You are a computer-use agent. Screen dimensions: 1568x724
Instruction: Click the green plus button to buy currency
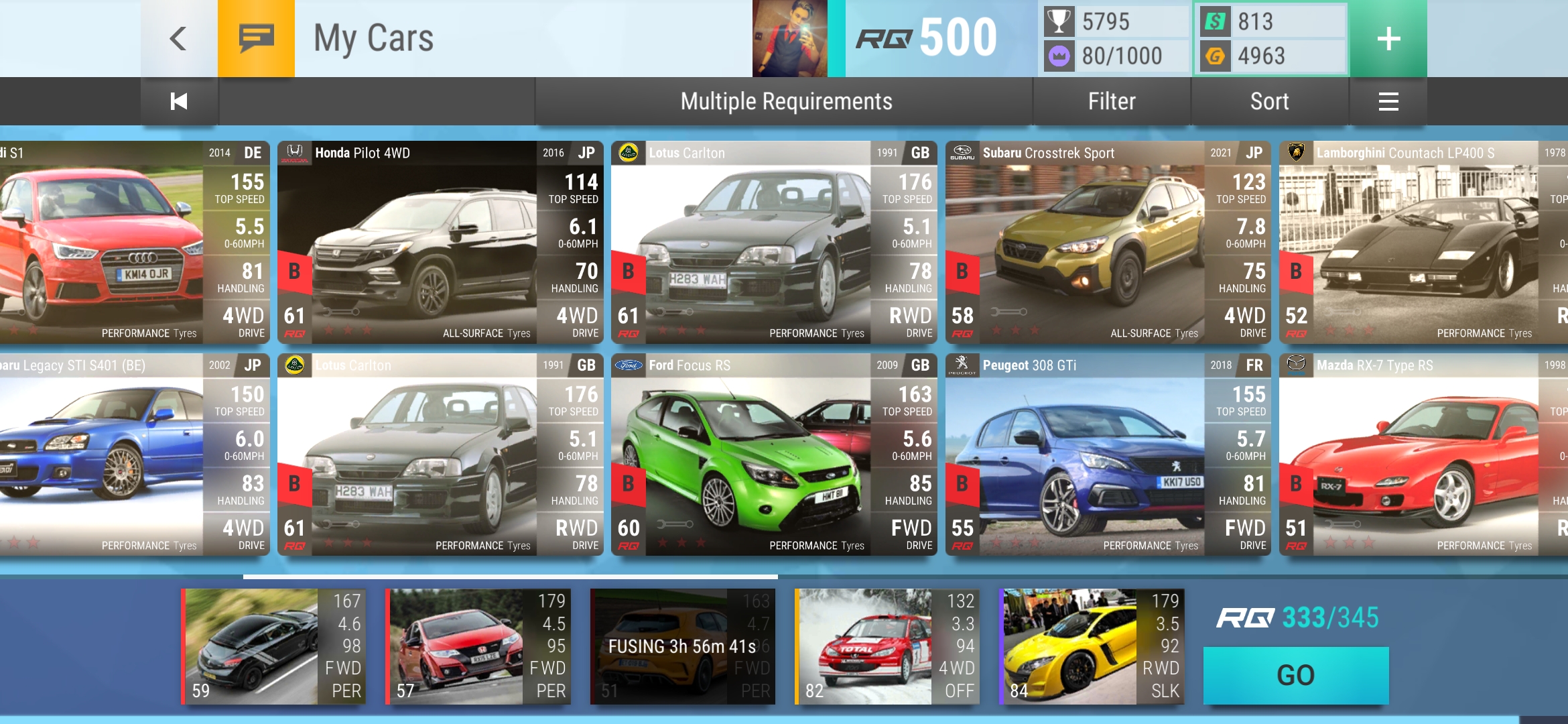coord(1388,38)
